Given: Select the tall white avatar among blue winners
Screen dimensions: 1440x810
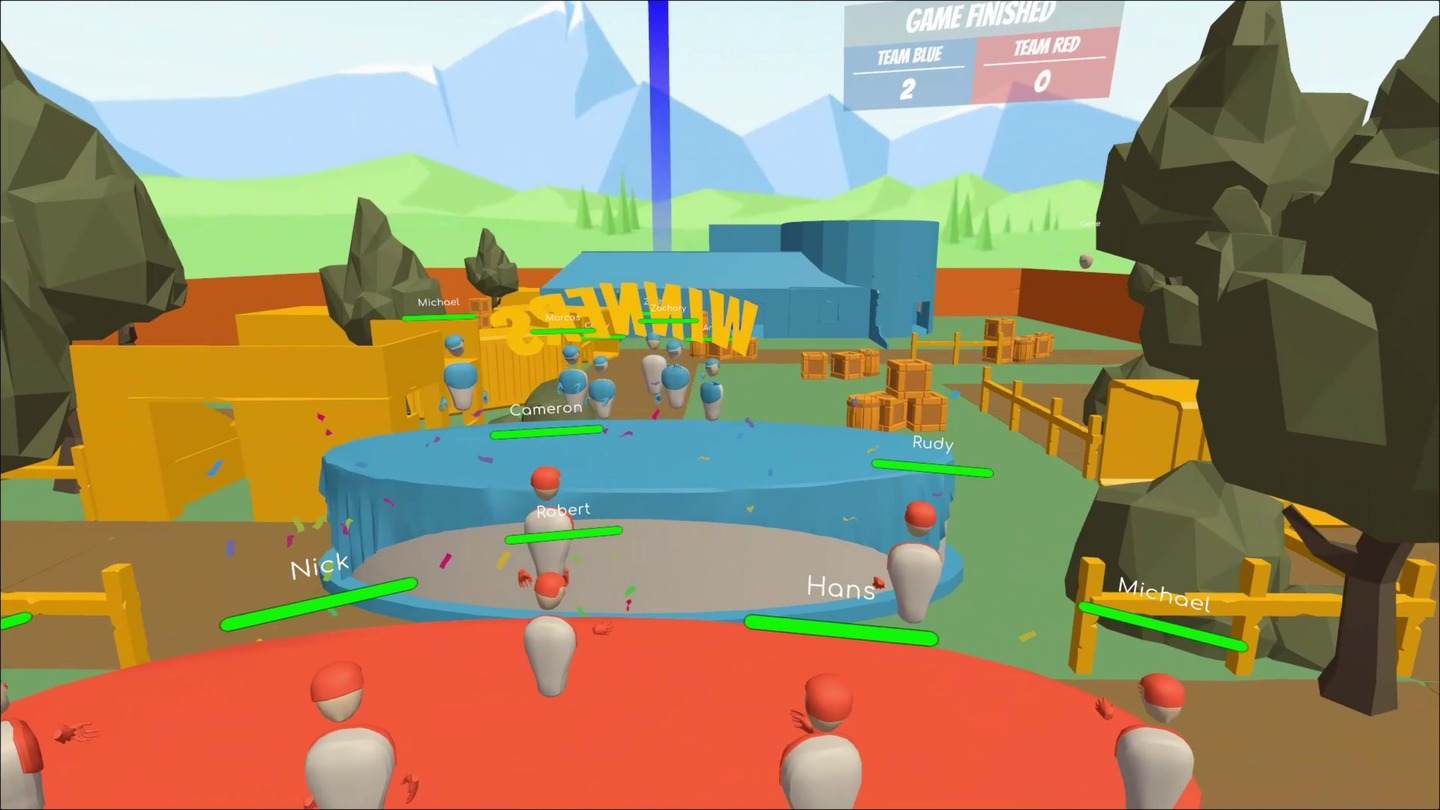Looking at the screenshot, I should pyautogui.click(x=653, y=370).
